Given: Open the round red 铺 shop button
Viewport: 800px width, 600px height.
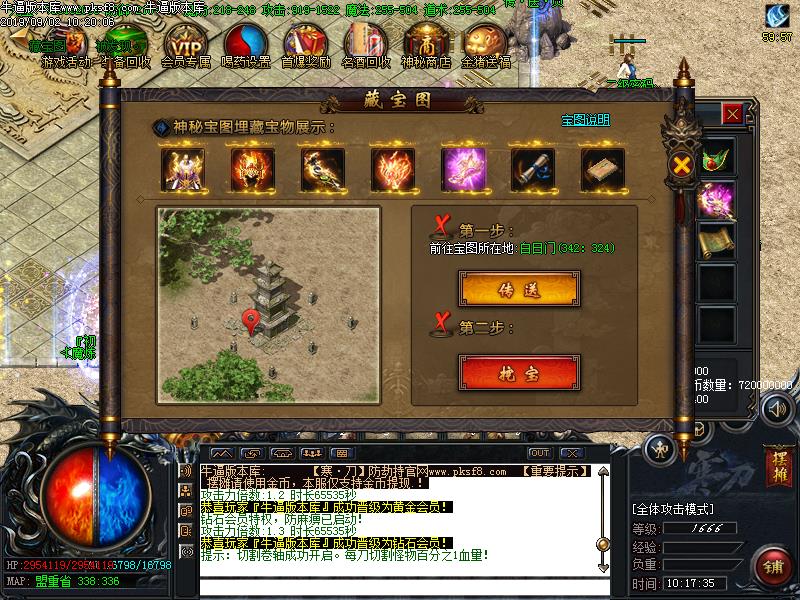Looking at the screenshot, I should [773, 568].
